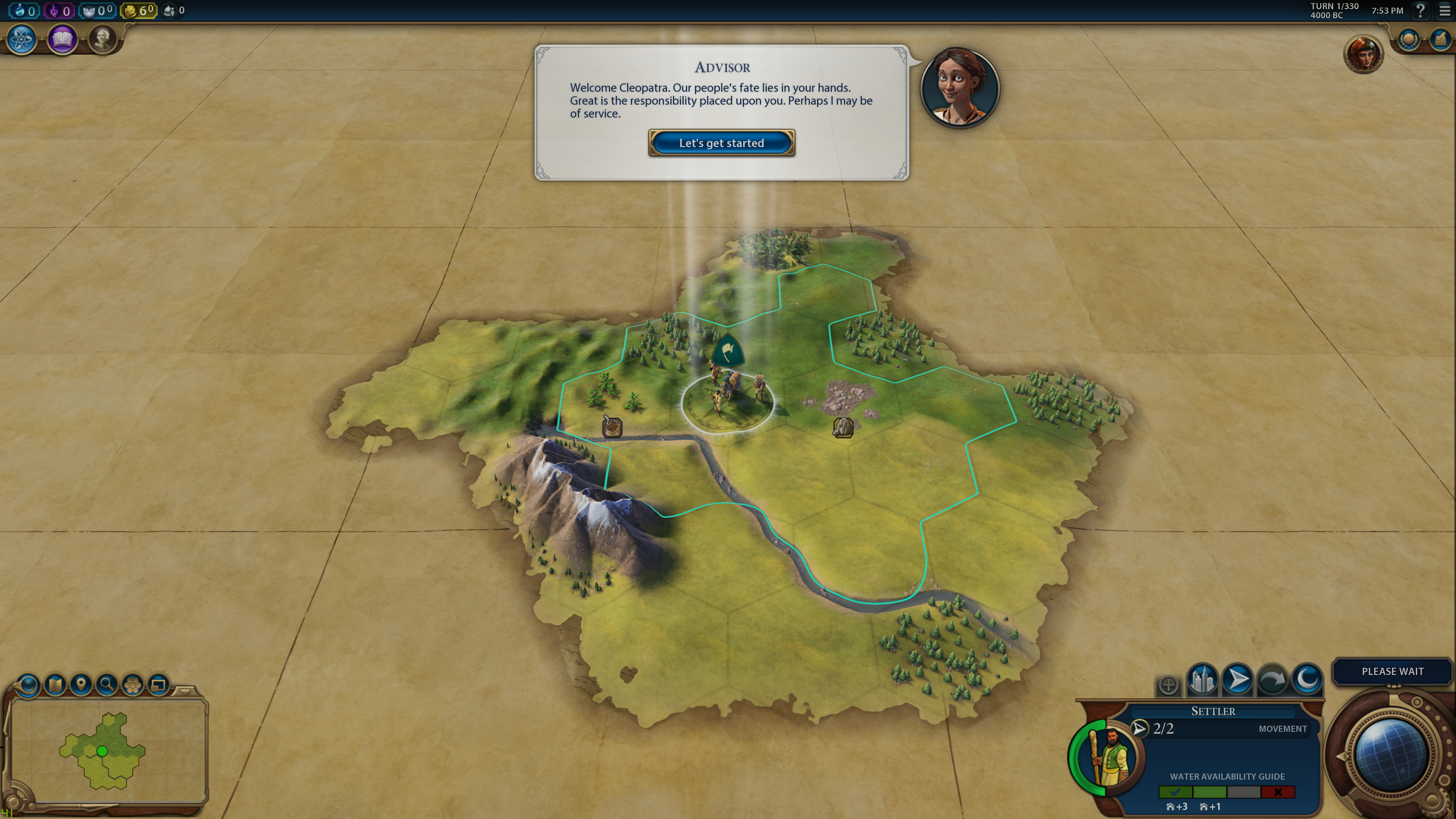This screenshot has height=819, width=1456.
Task: Open the research tree atom icon
Action: (22, 39)
